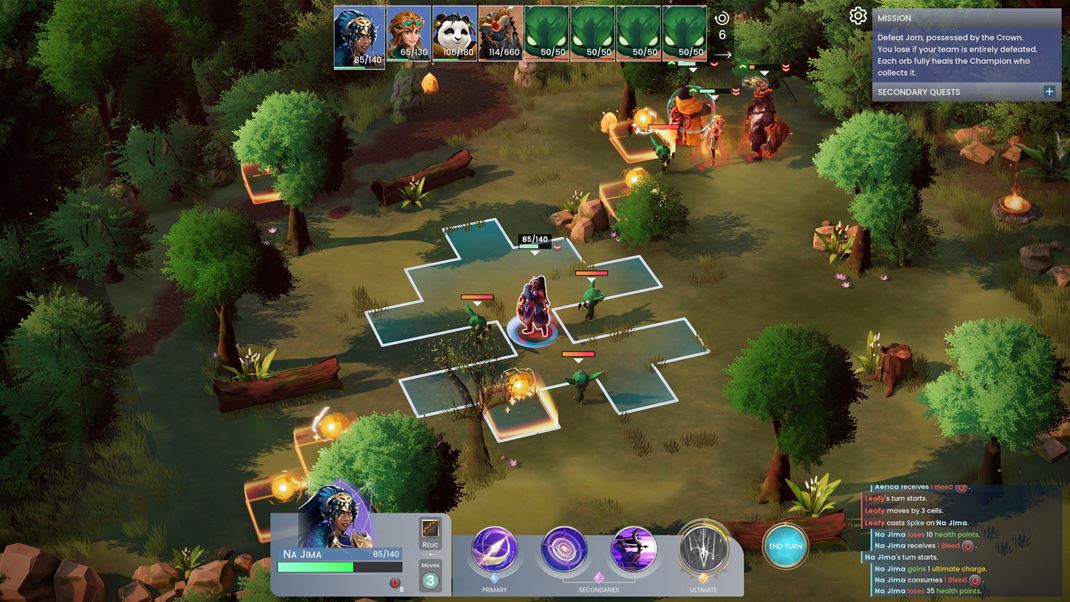Activate the primary arrow attack ability
This screenshot has width=1070, height=602.
click(x=494, y=549)
